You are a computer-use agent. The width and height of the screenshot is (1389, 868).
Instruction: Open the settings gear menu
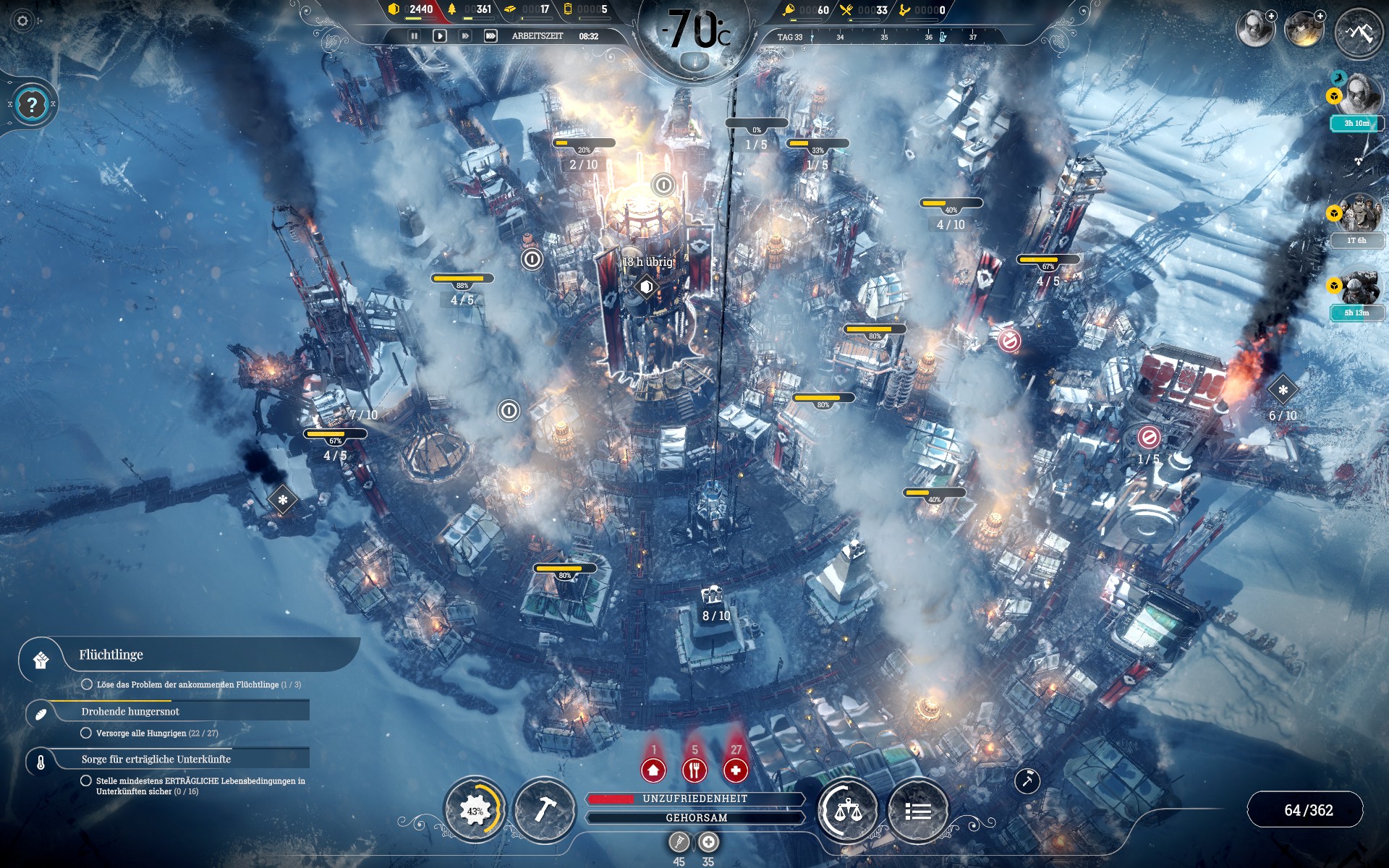click(22, 21)
